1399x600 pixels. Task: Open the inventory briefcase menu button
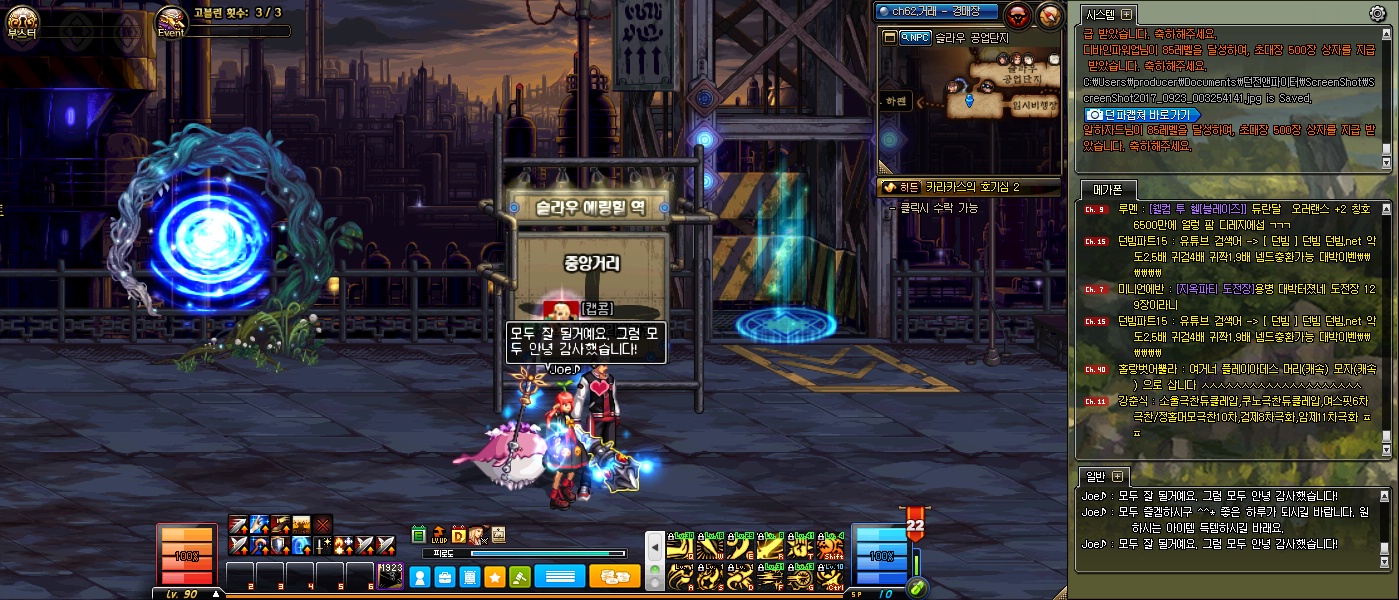[445, 577]
